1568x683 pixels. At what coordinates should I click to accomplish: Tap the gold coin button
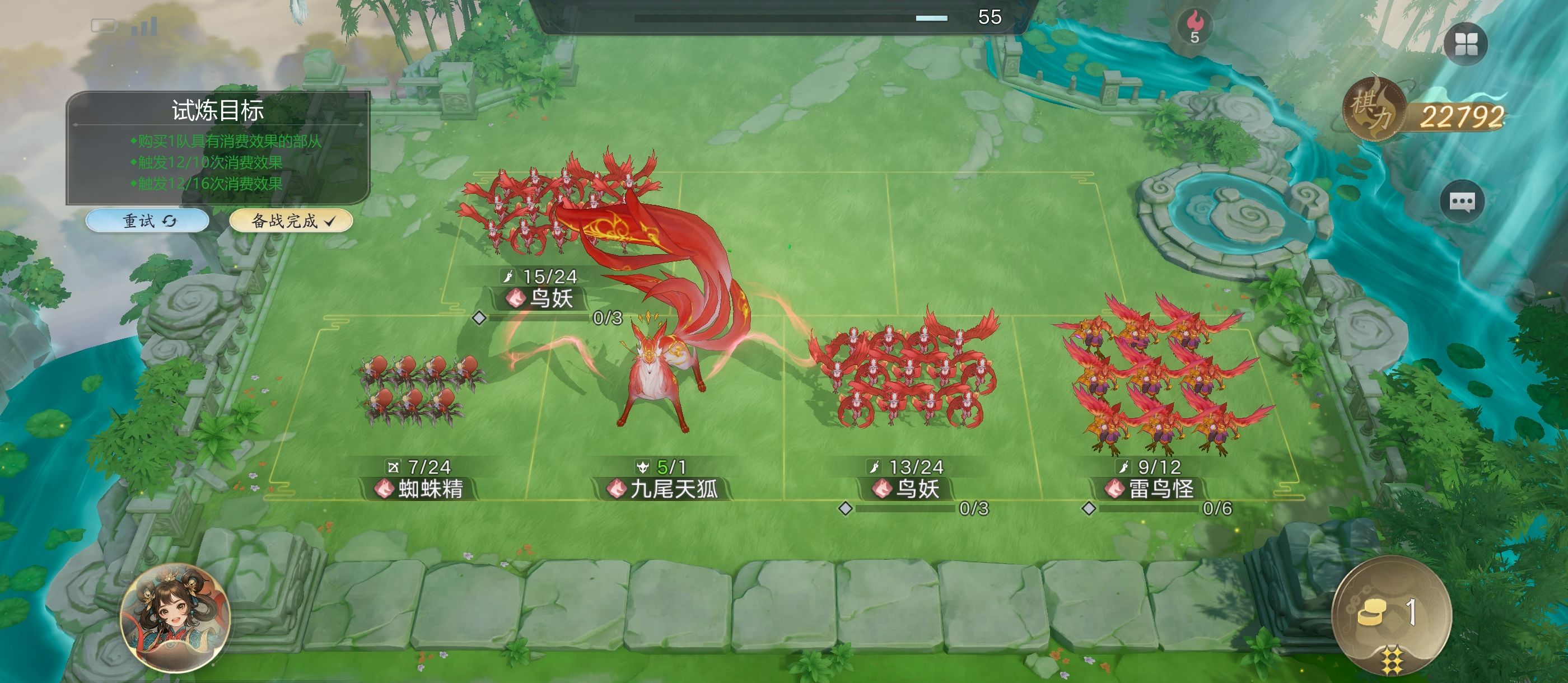(x=1391, y=614)
